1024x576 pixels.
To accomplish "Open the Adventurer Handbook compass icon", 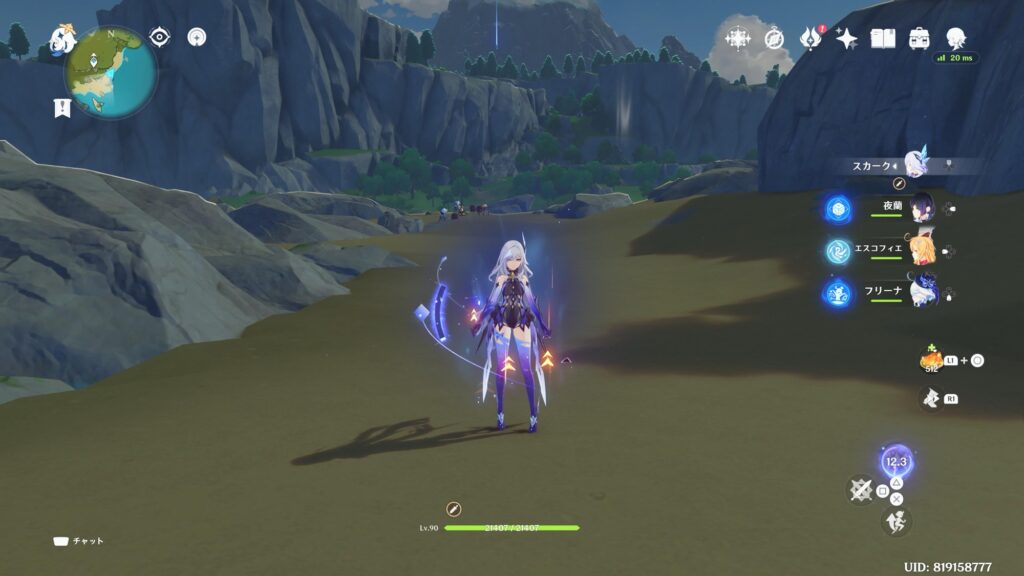I will 774,39.
